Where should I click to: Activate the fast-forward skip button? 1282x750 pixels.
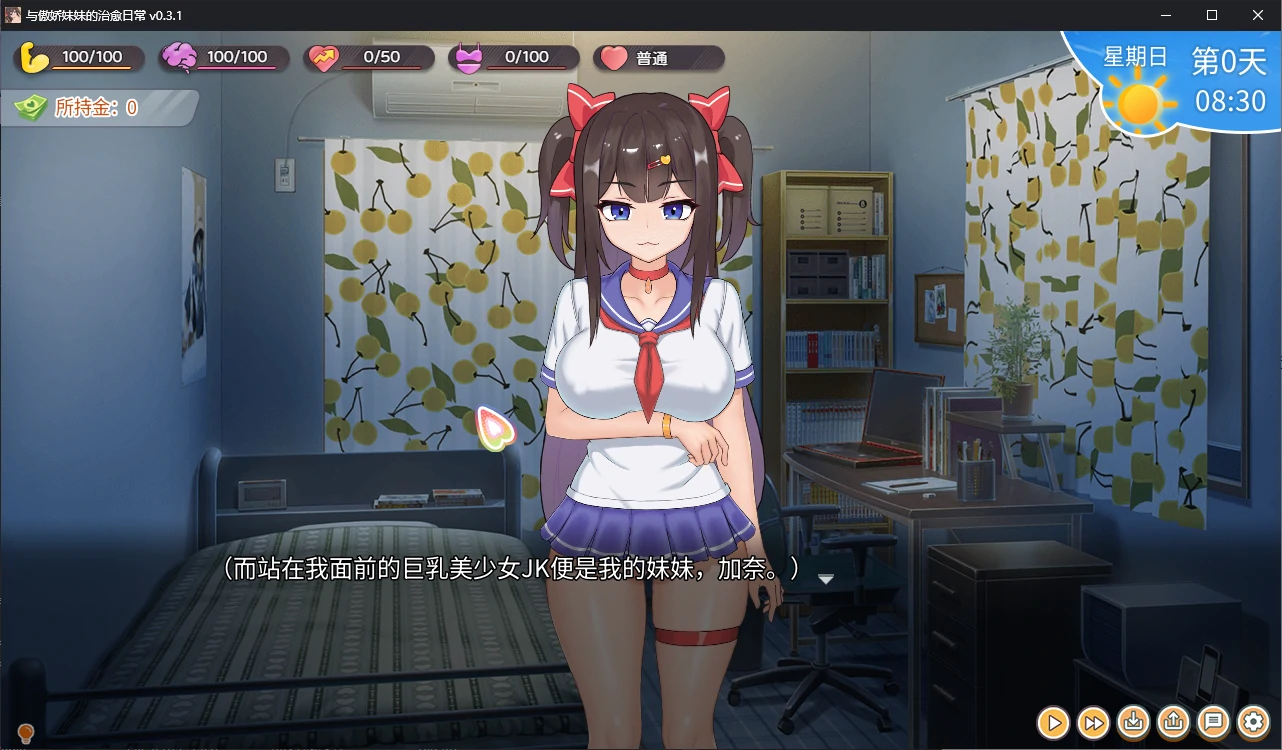pos(1094,721)
